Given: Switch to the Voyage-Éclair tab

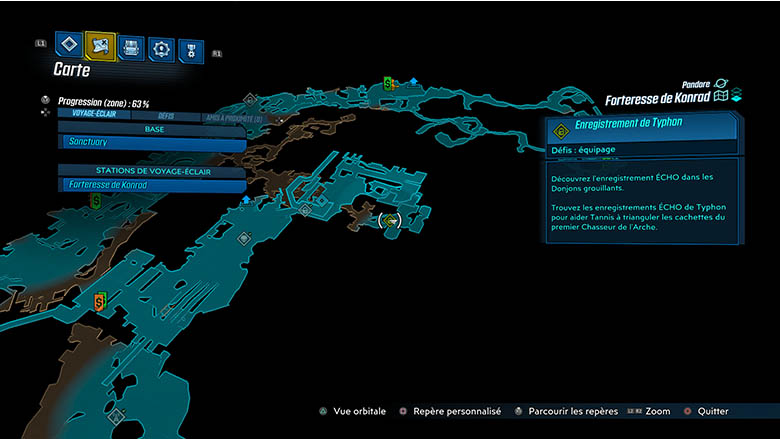Looking at the screenshot, I should [97, 115].
